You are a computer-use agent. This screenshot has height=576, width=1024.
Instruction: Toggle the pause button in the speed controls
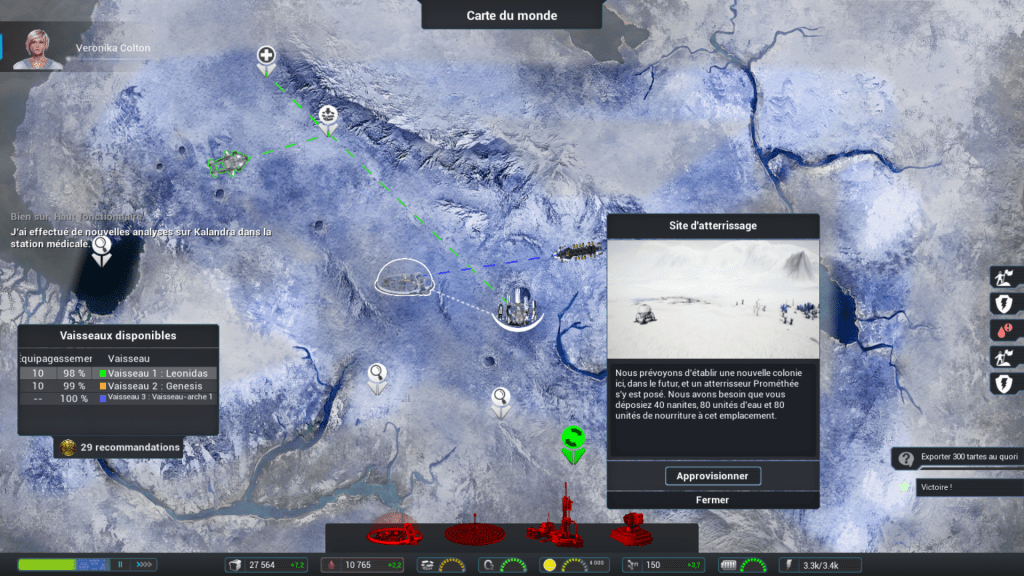(x=121, y=565)
